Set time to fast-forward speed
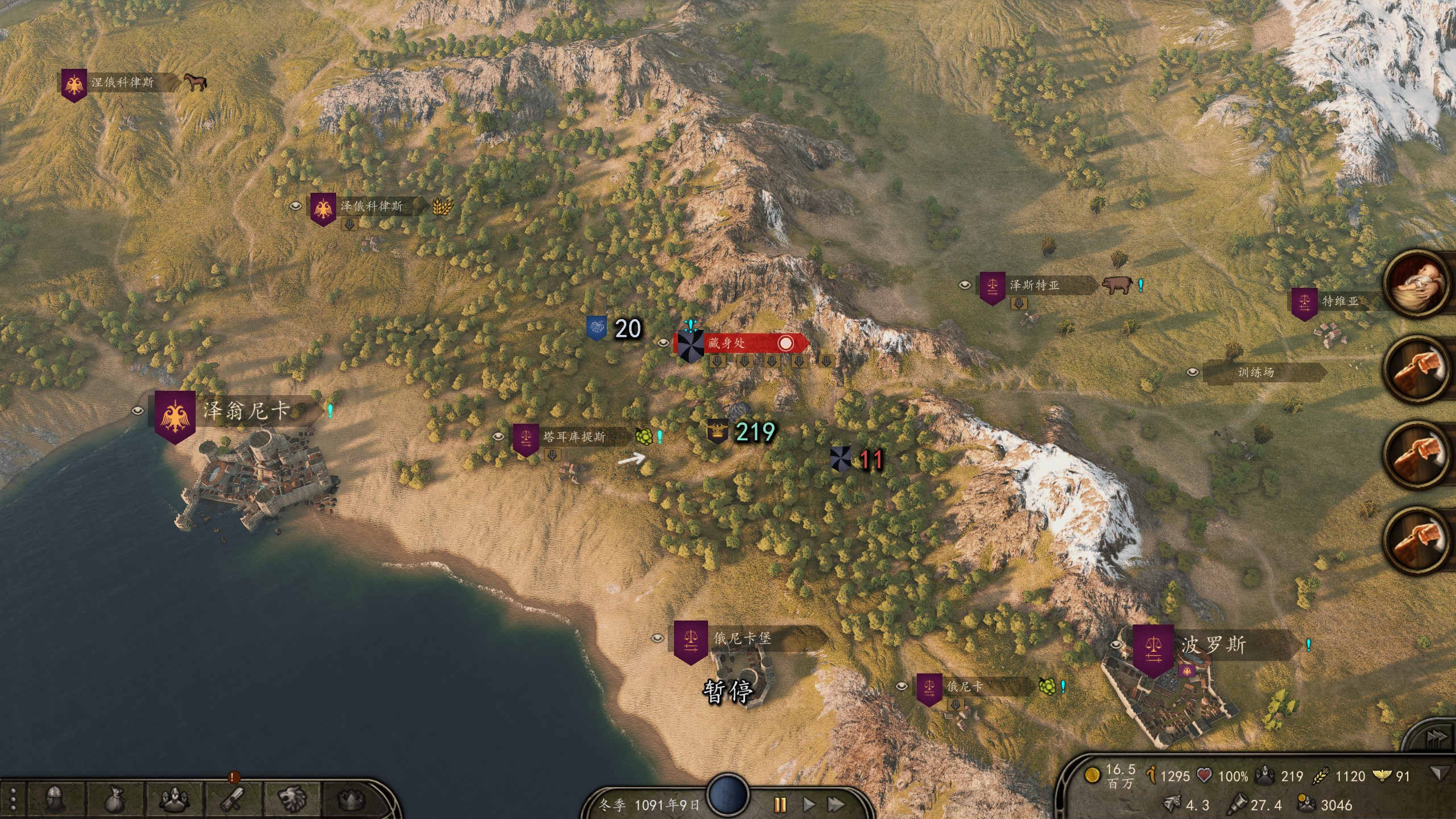1456x819 pixels. click(x=835, y=804)
